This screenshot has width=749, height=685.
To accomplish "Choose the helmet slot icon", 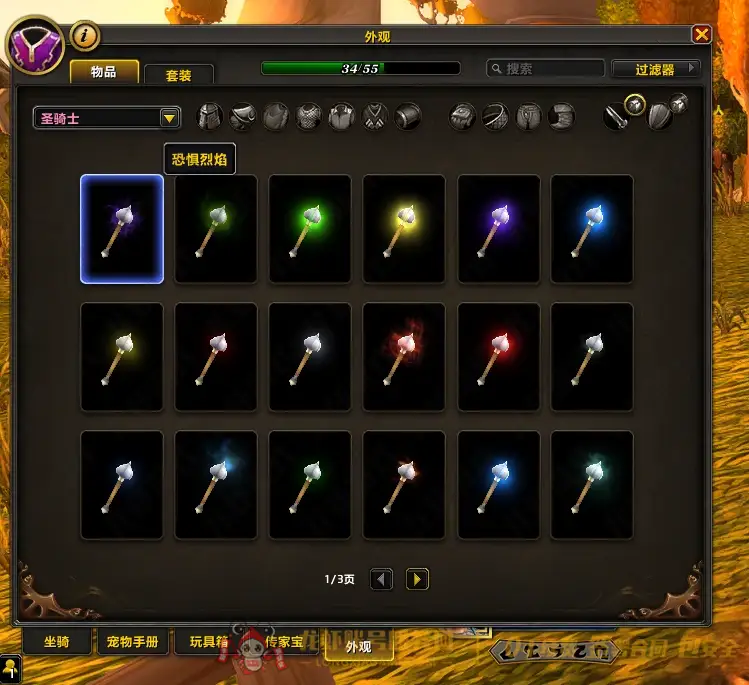I will 210,117.
